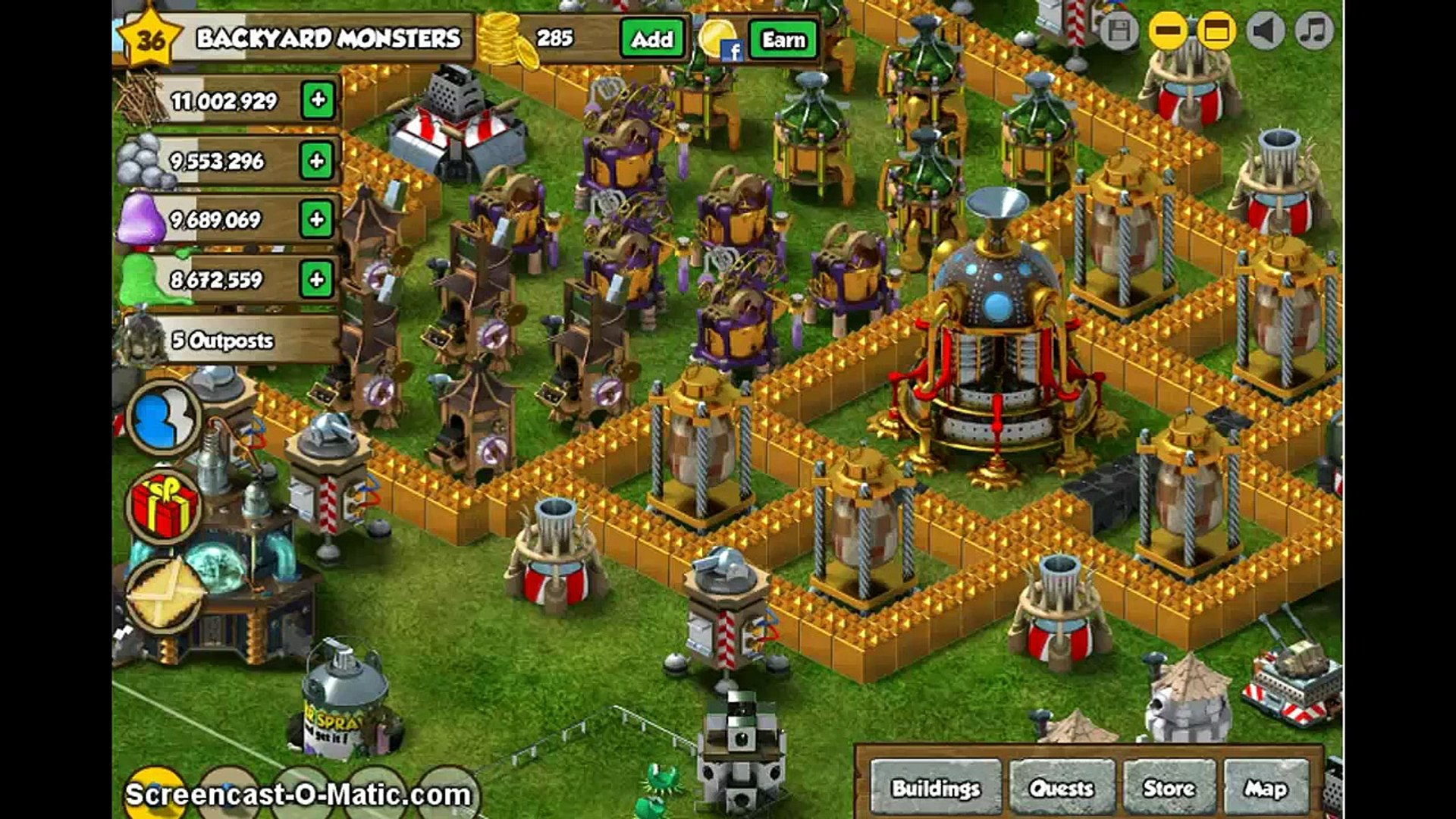The width and height of the screenshot is (1456, 819).
Task: Open the Buildings menu
Action: [x=936, y=789]
